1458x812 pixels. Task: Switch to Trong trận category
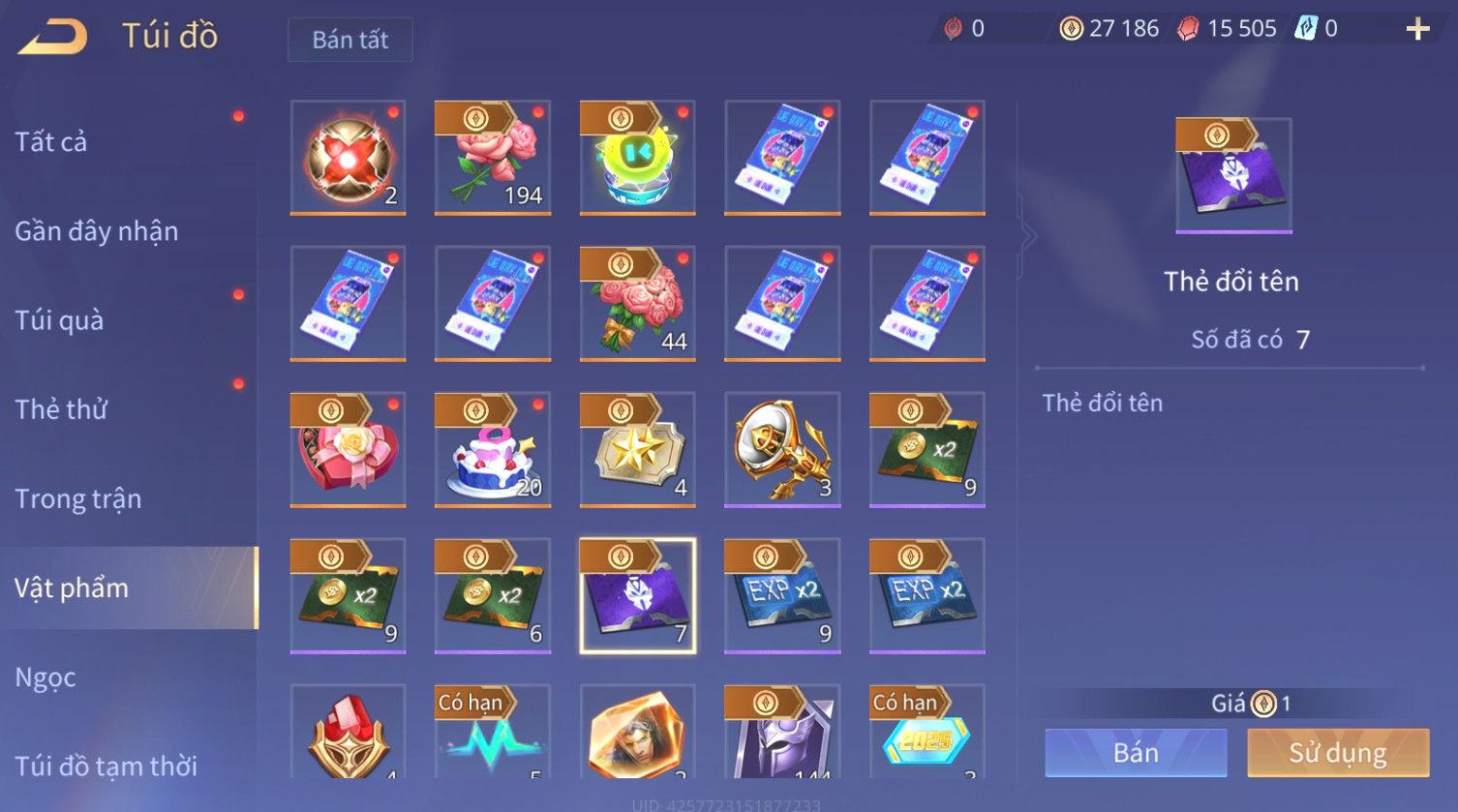(x=78, y=498)
